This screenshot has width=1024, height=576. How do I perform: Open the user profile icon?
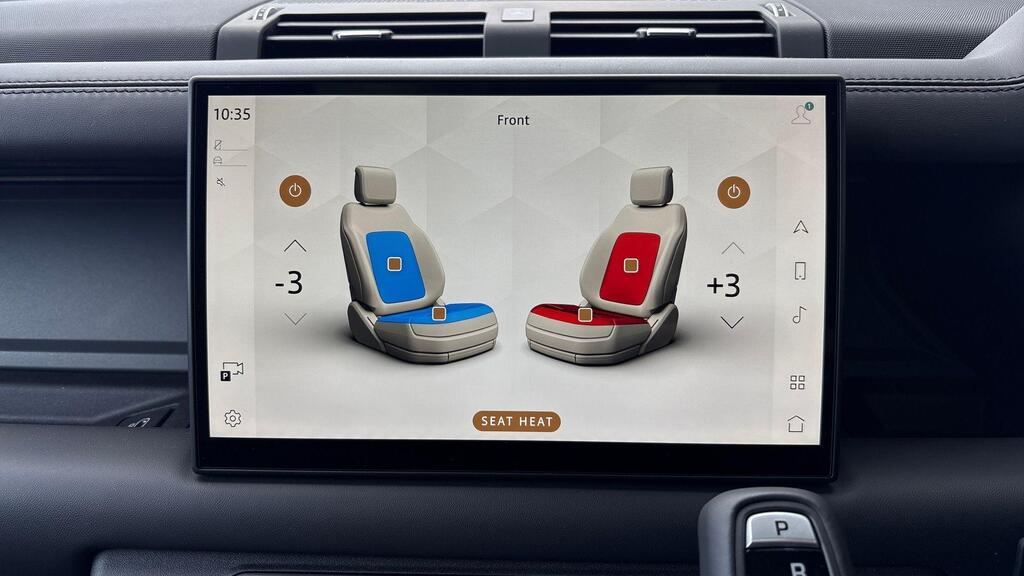coord(801,115)
